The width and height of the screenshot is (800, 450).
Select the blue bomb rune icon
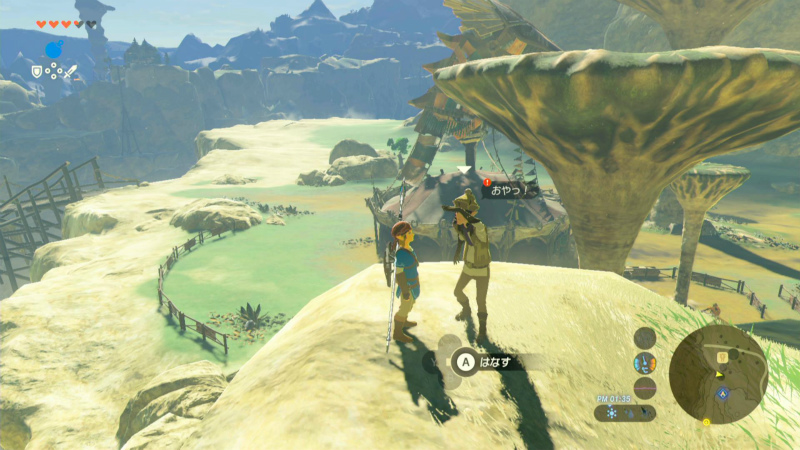click(54, 49)
